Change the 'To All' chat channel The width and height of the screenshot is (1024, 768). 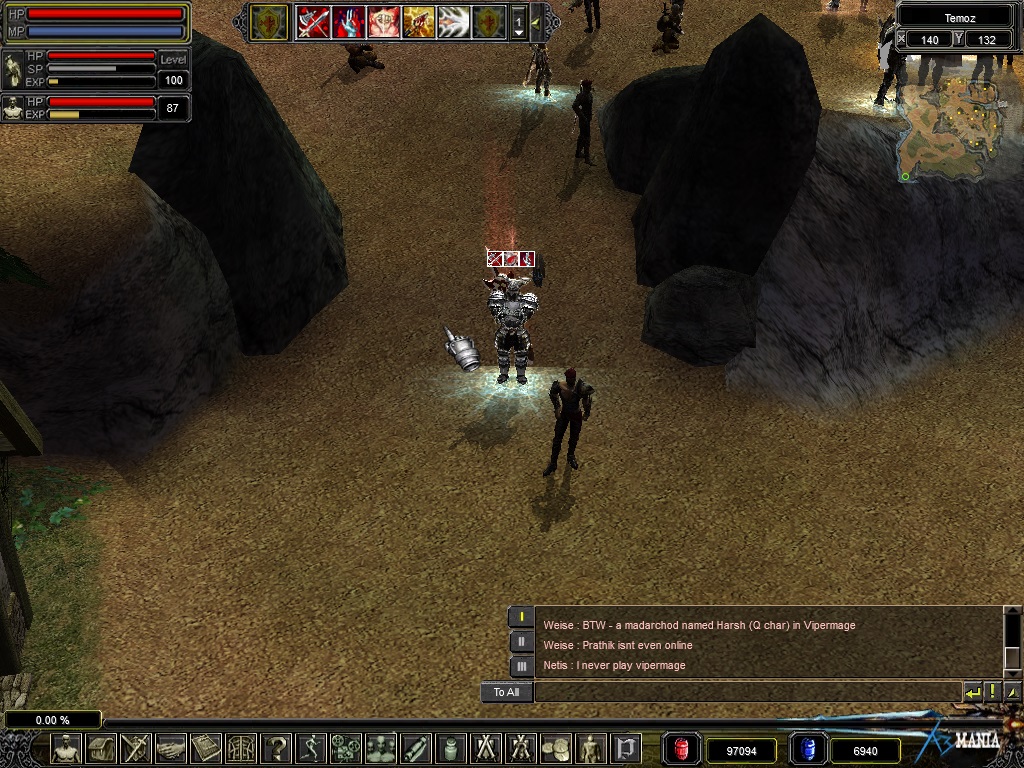(x=506, y=692)
